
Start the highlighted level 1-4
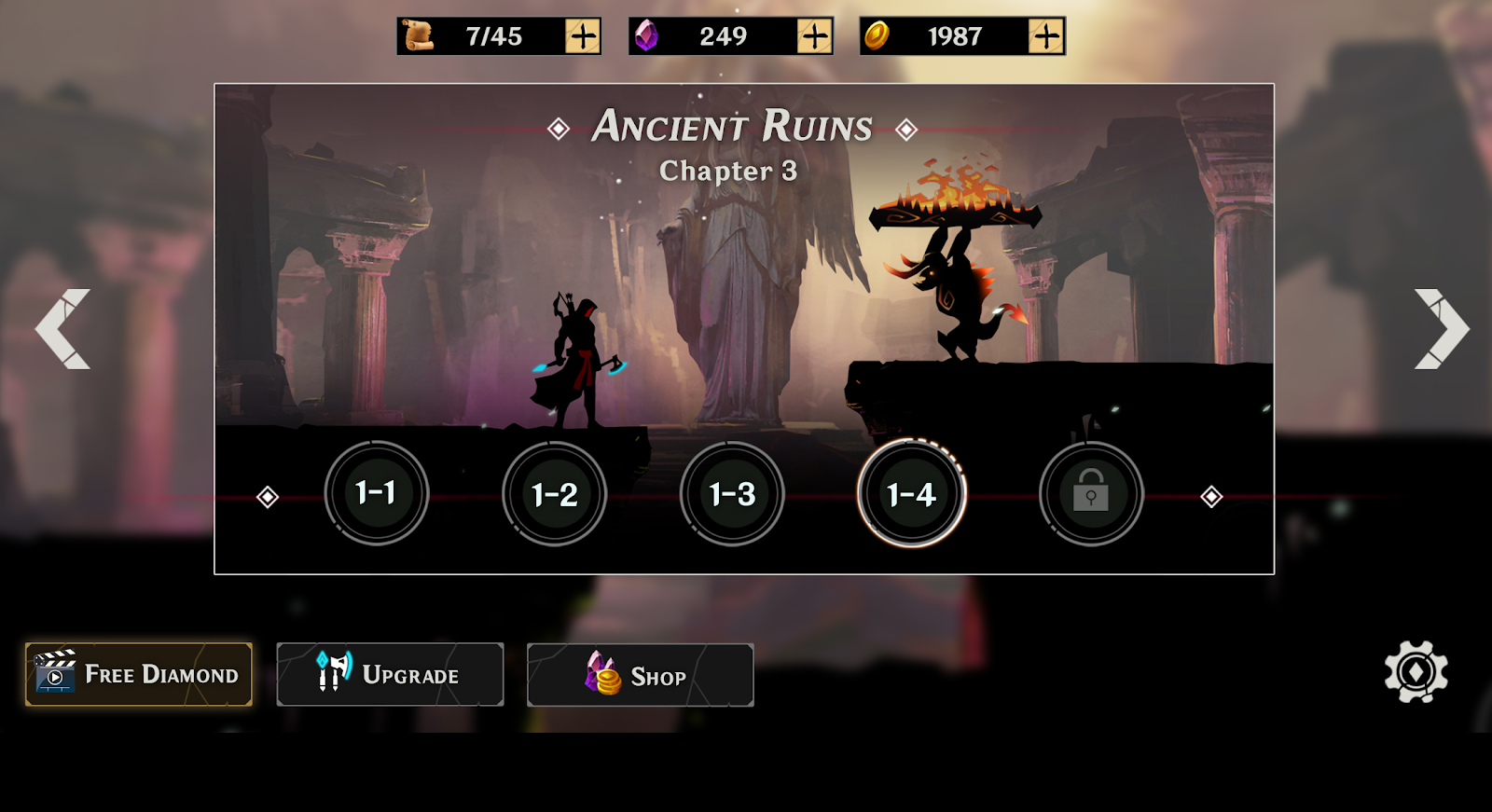coord(911,494)
